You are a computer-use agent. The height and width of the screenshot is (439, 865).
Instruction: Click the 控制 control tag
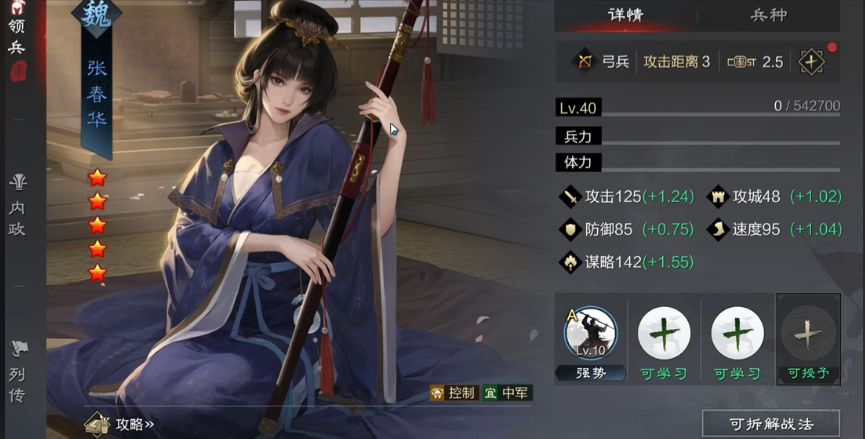click(x=452, y=393)
